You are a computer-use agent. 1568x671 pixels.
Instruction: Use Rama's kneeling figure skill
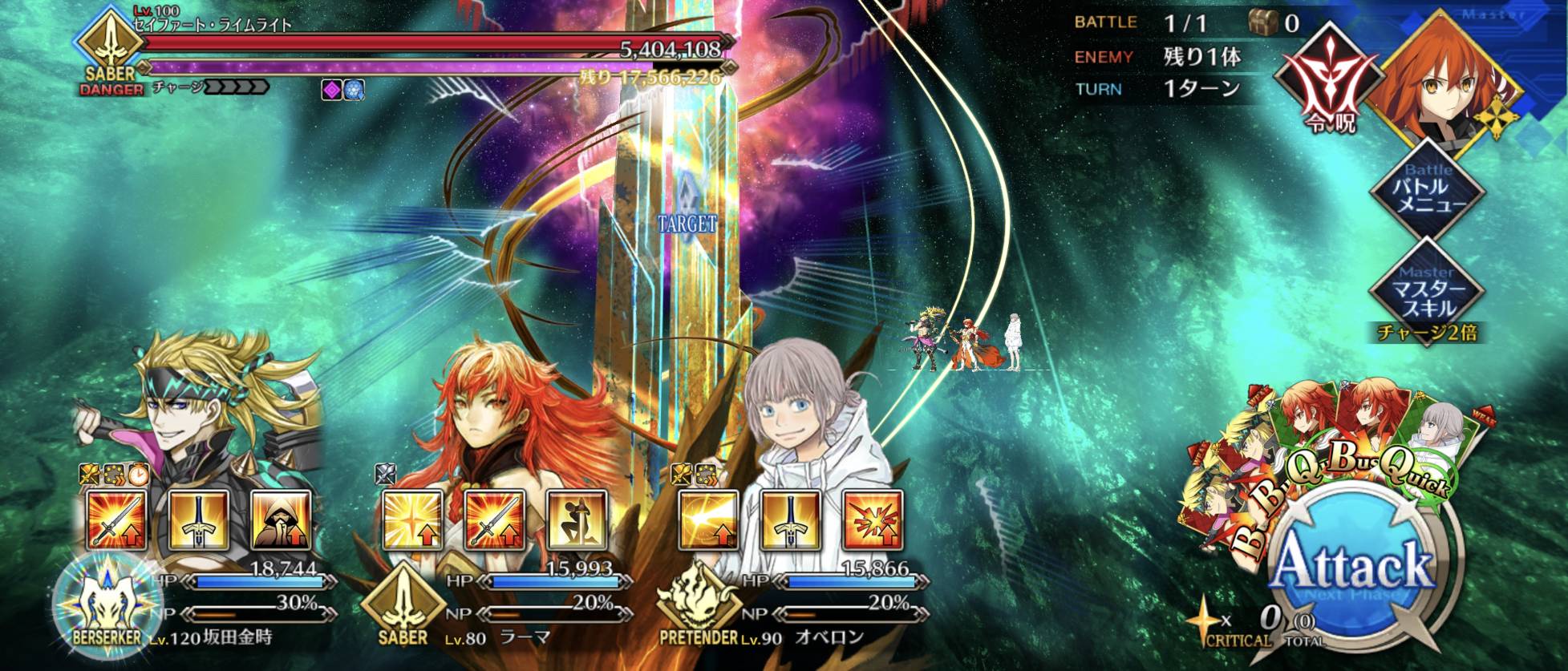(x=577, y=520)
